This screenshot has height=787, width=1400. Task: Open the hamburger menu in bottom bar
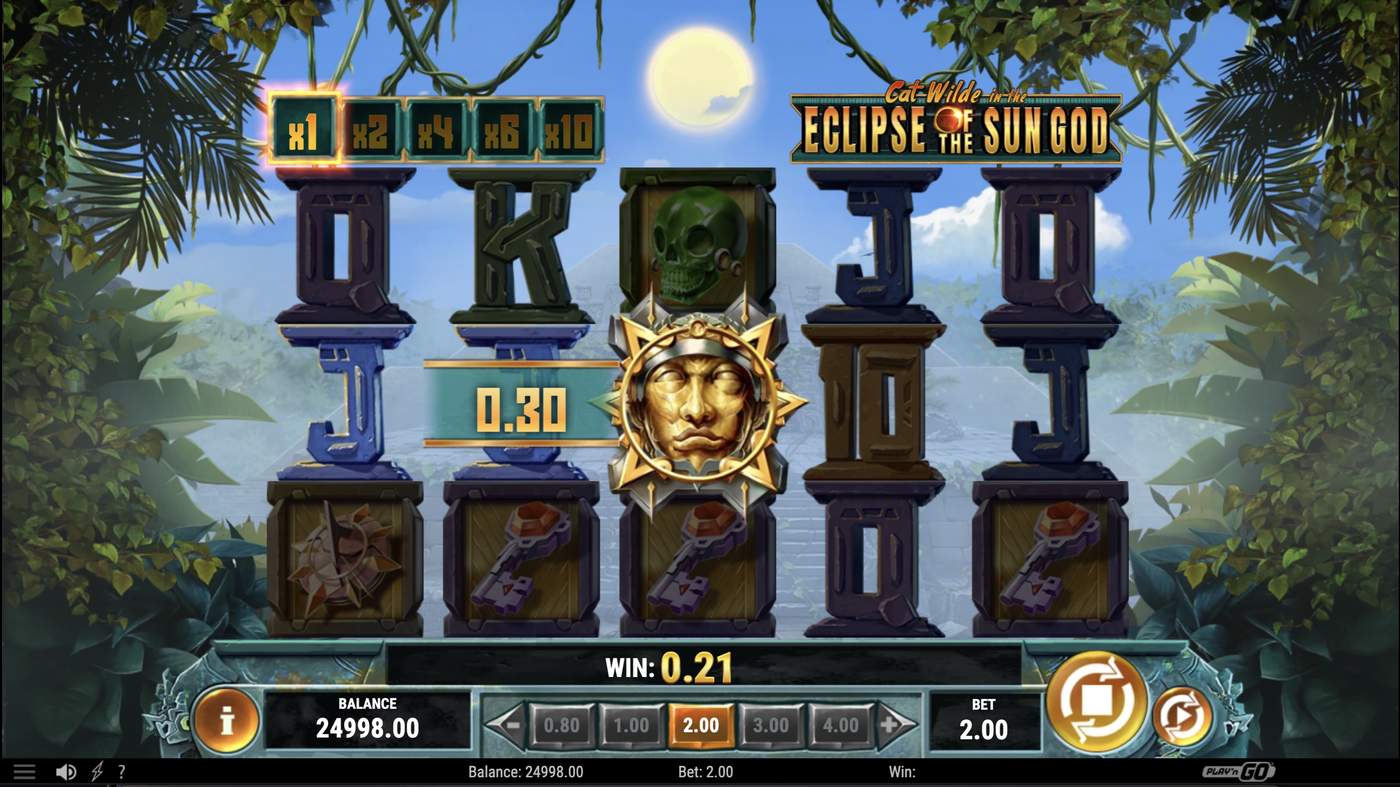click(24, 770)
